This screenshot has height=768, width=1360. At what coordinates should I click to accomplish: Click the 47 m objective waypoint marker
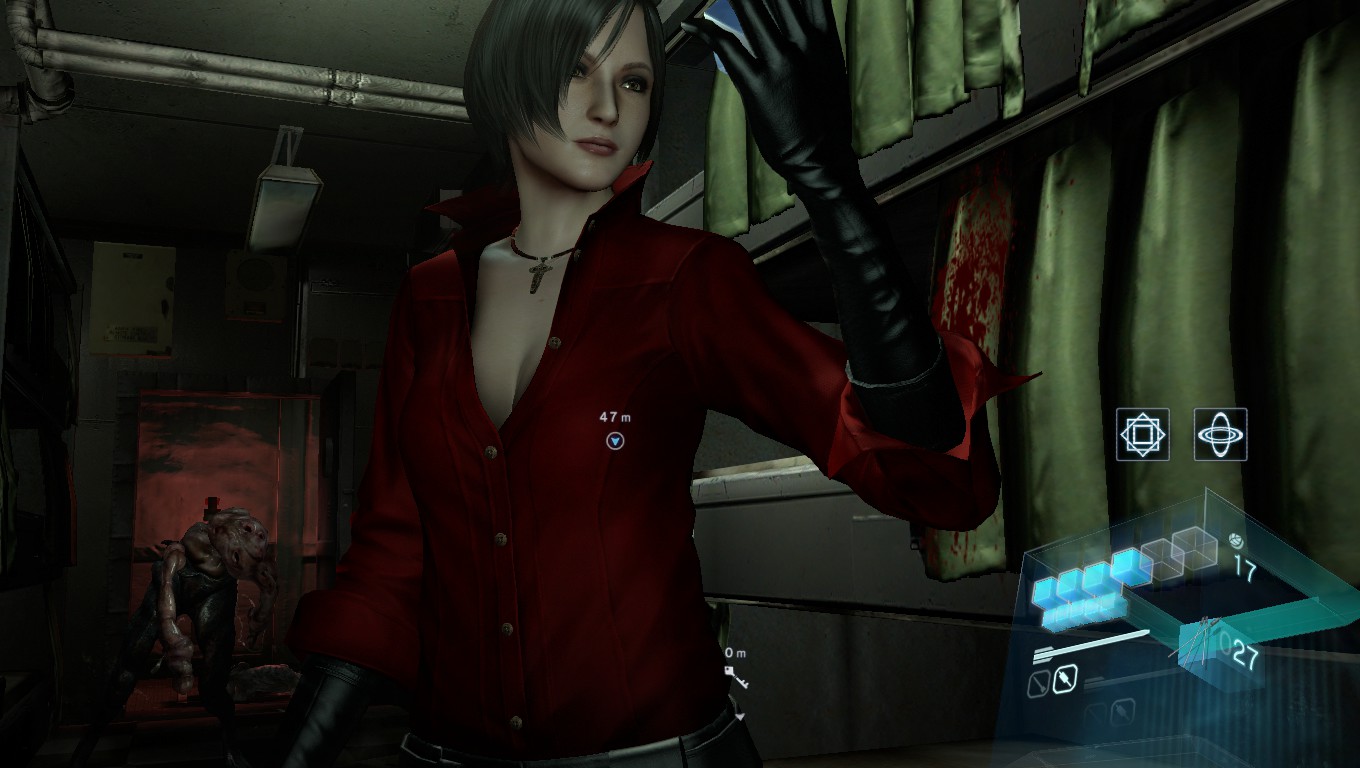(x=614, y=441)
